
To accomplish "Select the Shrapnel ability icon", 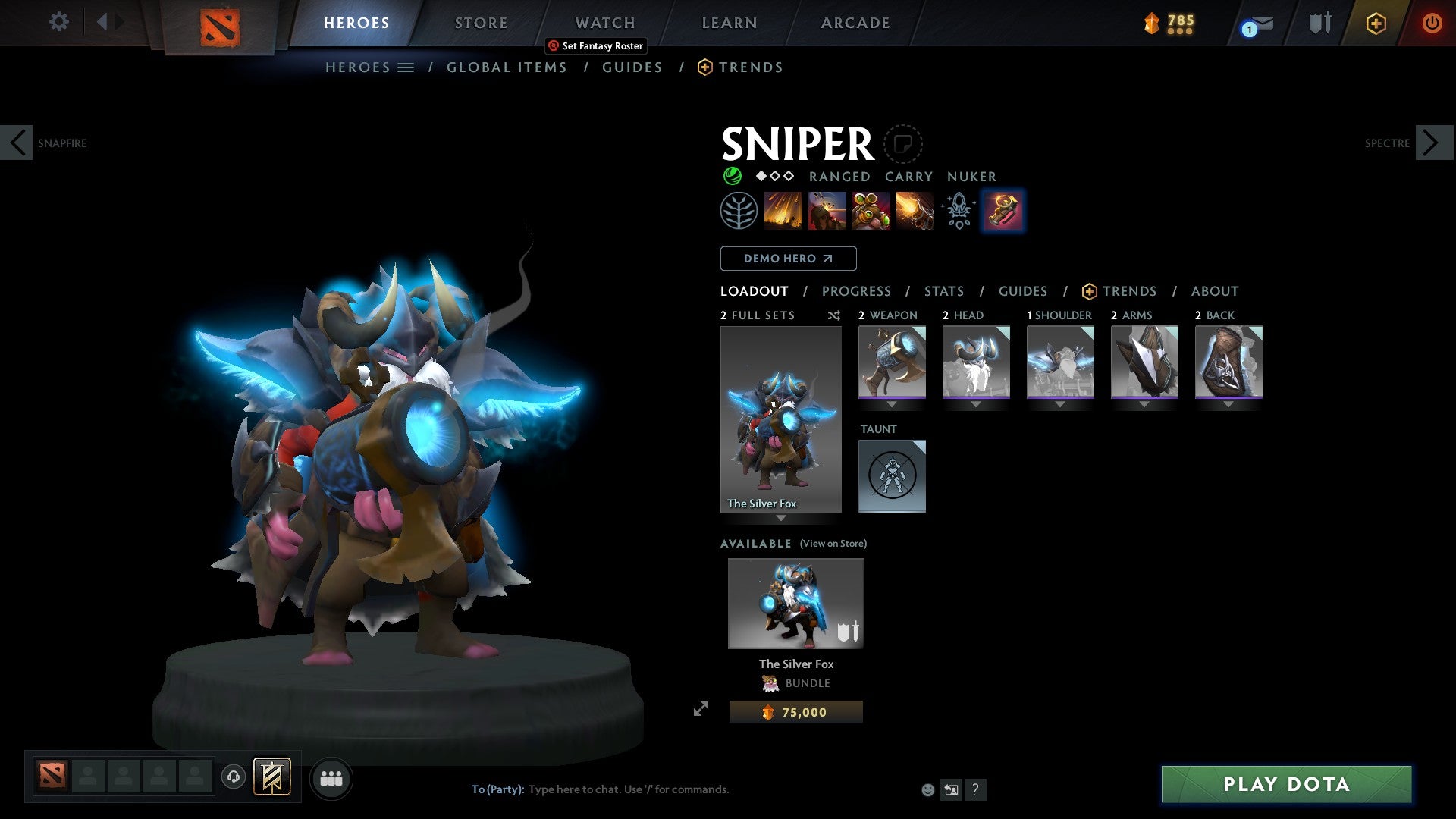I will 783,210.
